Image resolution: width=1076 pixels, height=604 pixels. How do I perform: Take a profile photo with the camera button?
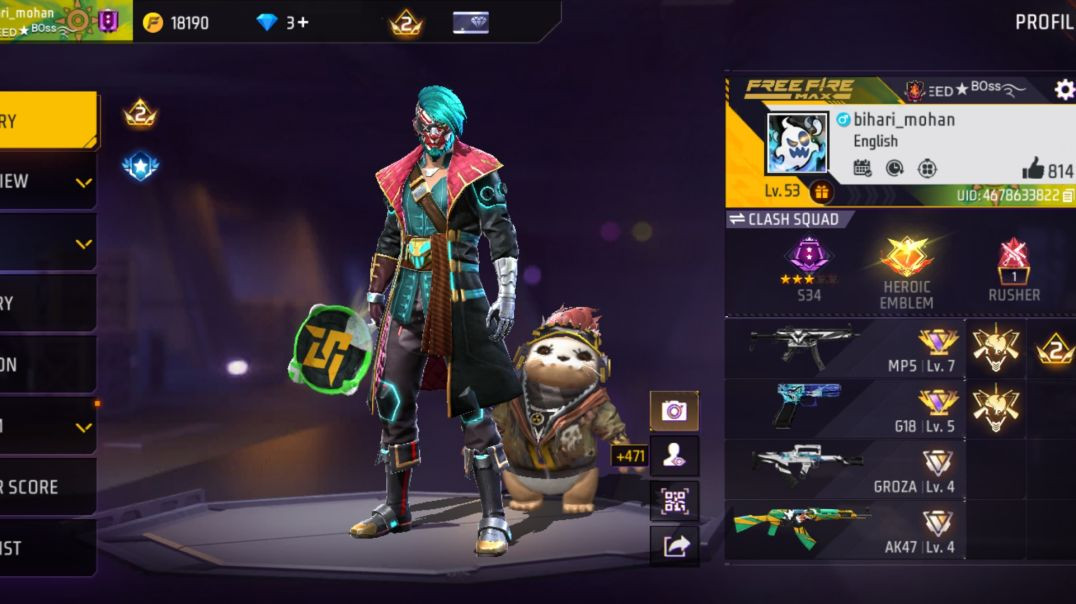674,411
